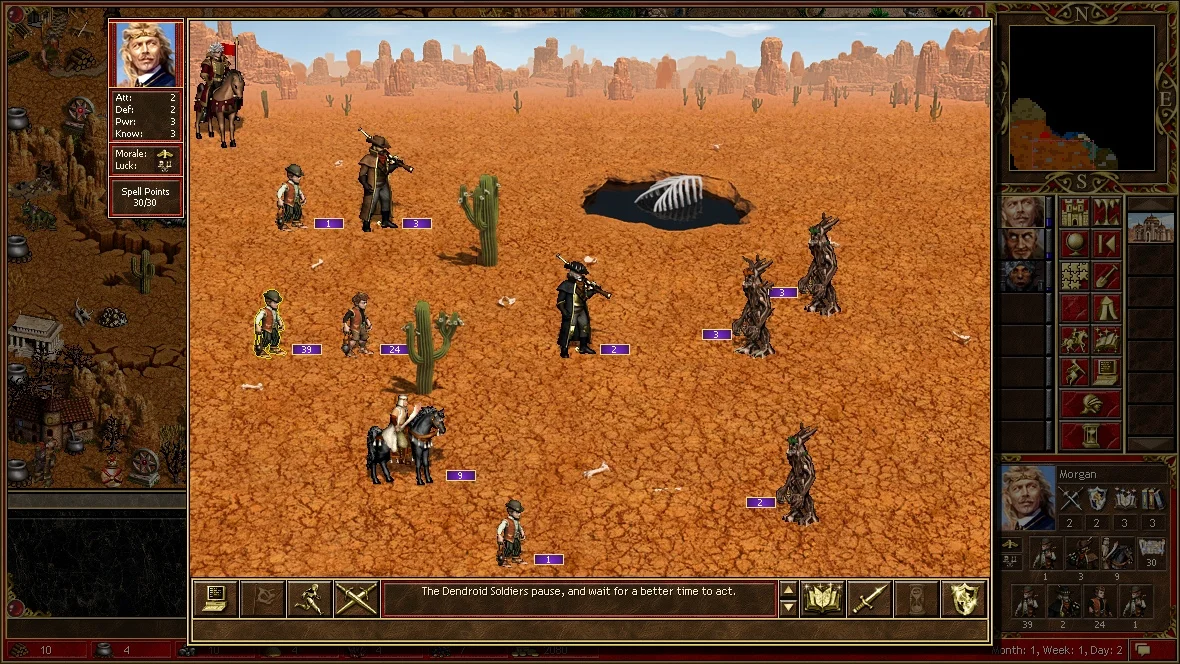Defend with the shield button
Image resolution: width=1180 pixels, height=664 pixels.
click(963, 598)
